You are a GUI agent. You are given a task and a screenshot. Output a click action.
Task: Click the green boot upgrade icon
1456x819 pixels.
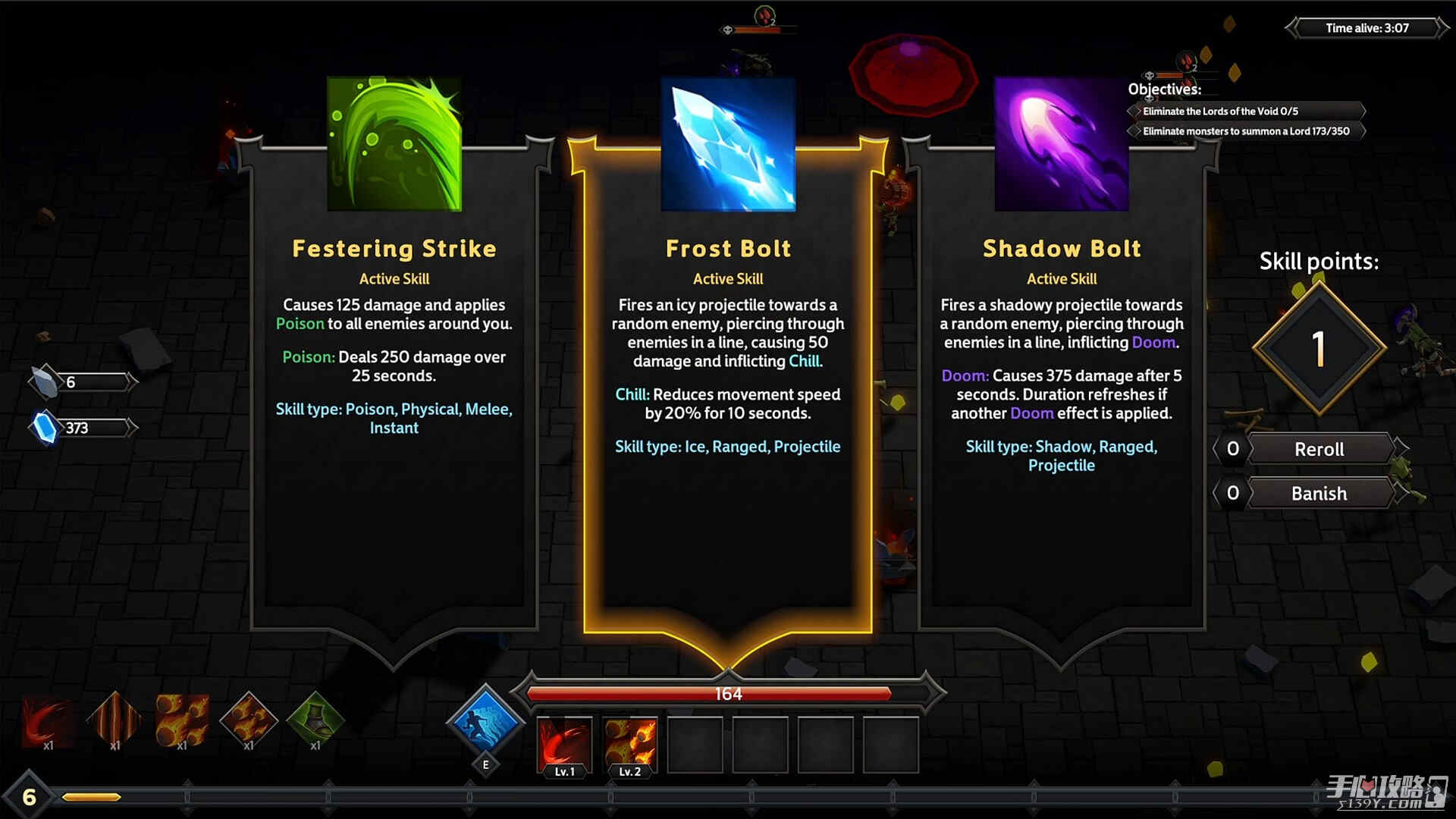tap(315, 718)
